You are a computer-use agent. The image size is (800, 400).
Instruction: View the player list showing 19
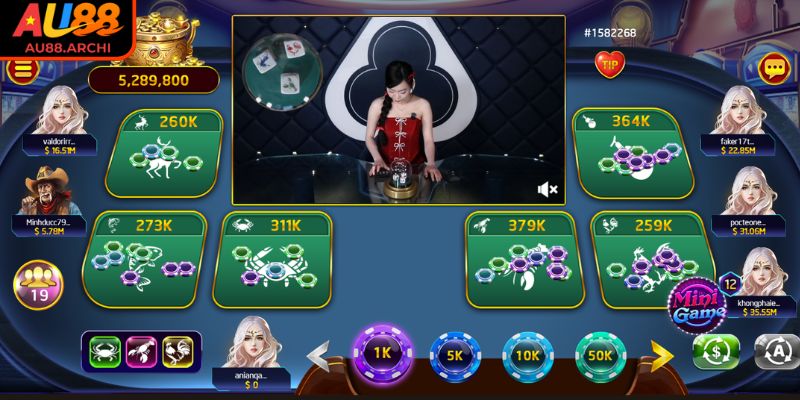tap(38, 282)
